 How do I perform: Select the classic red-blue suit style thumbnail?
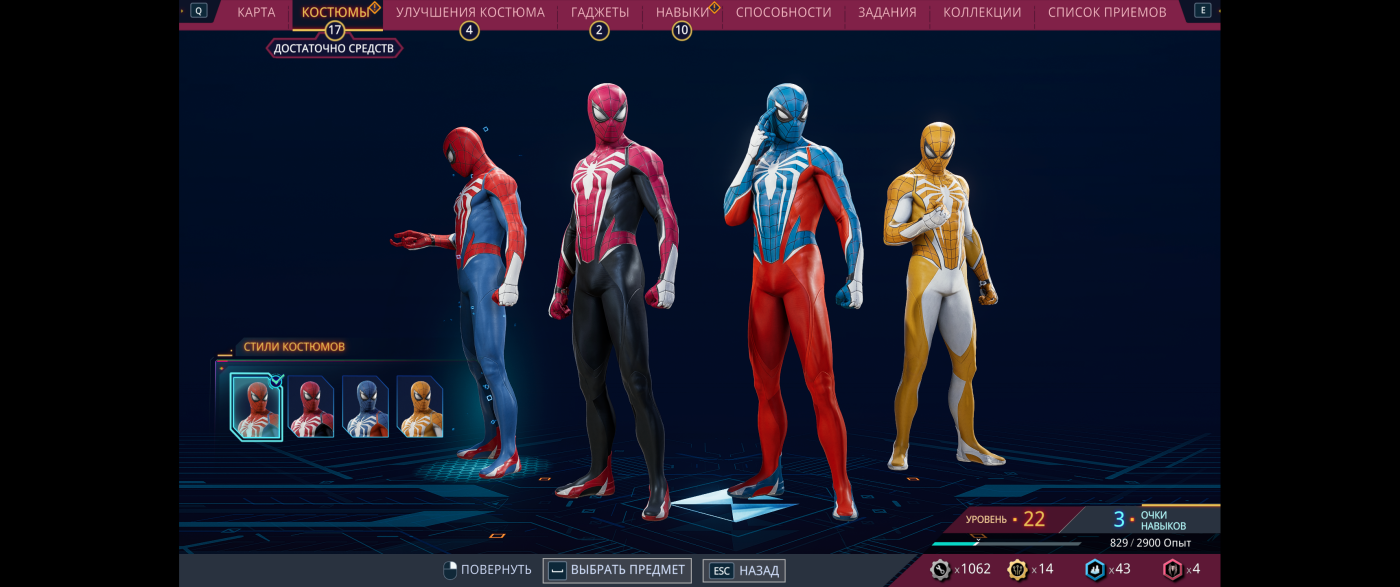pos(256,407)
